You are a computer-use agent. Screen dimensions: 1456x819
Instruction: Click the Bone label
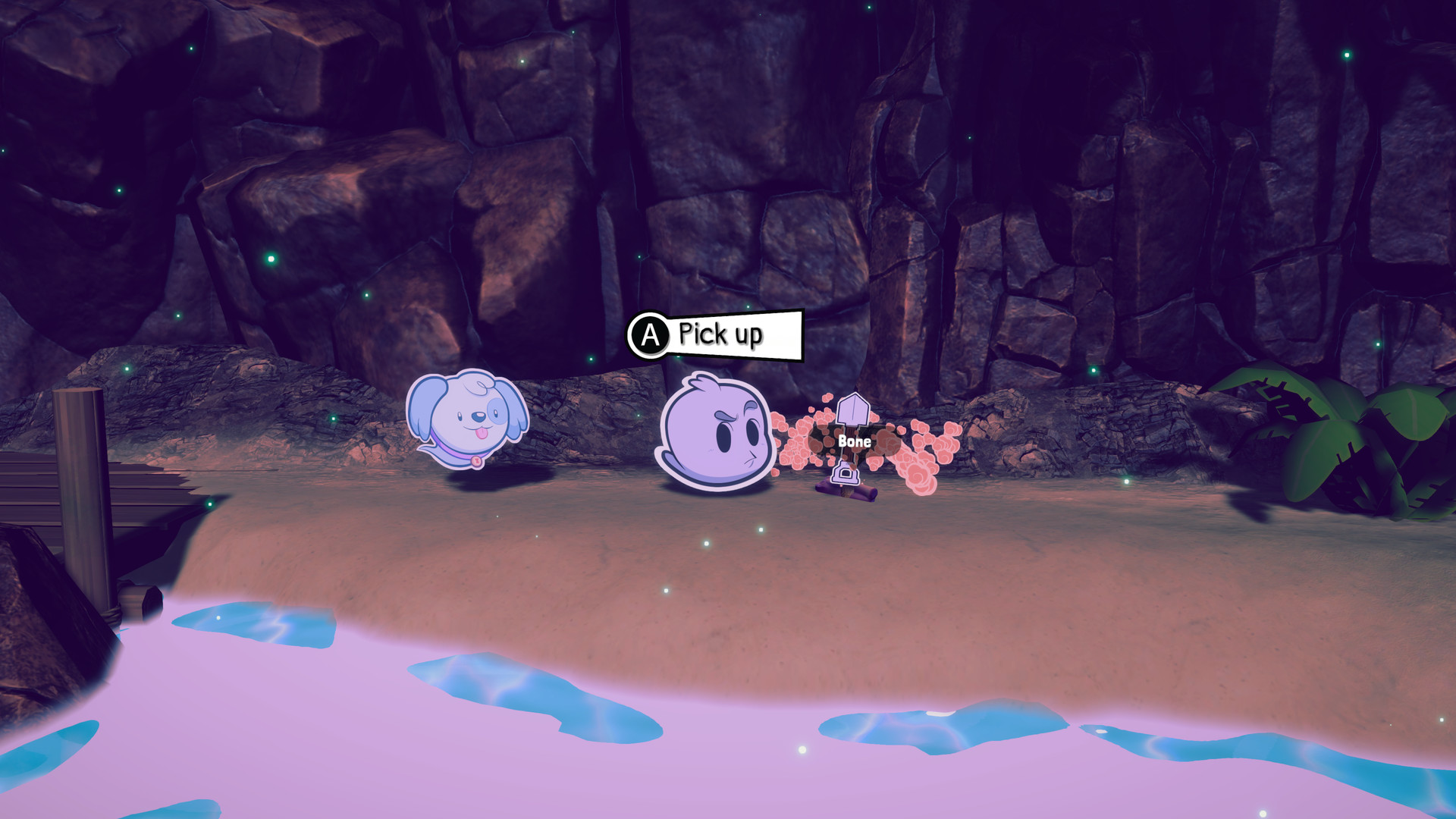pos(855,439)
